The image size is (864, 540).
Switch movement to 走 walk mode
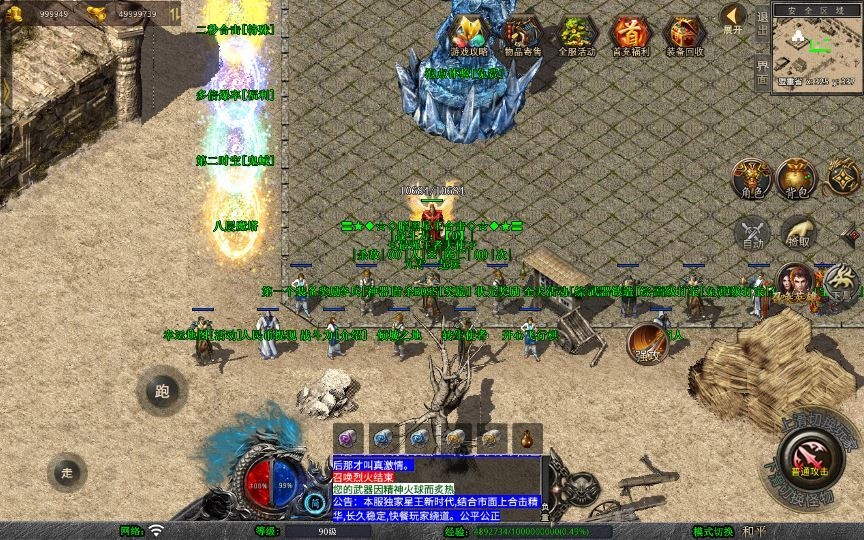tap(67, 471)
